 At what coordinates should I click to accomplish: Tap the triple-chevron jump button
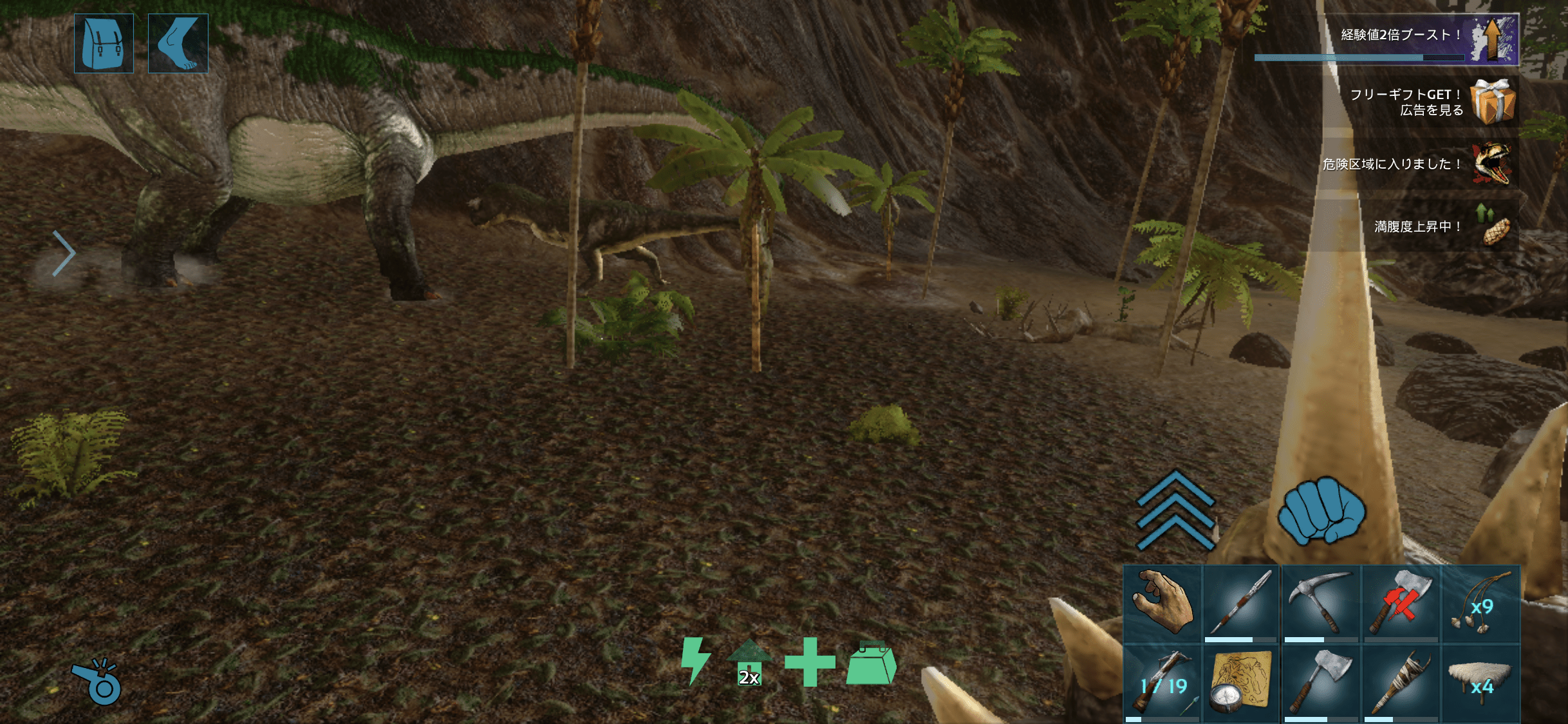(1175, 510)
